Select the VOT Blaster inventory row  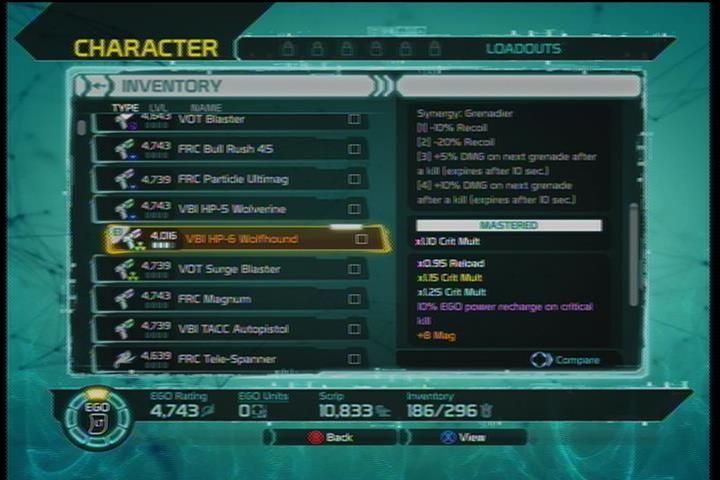pyautogui.click(x=230, y=121)
